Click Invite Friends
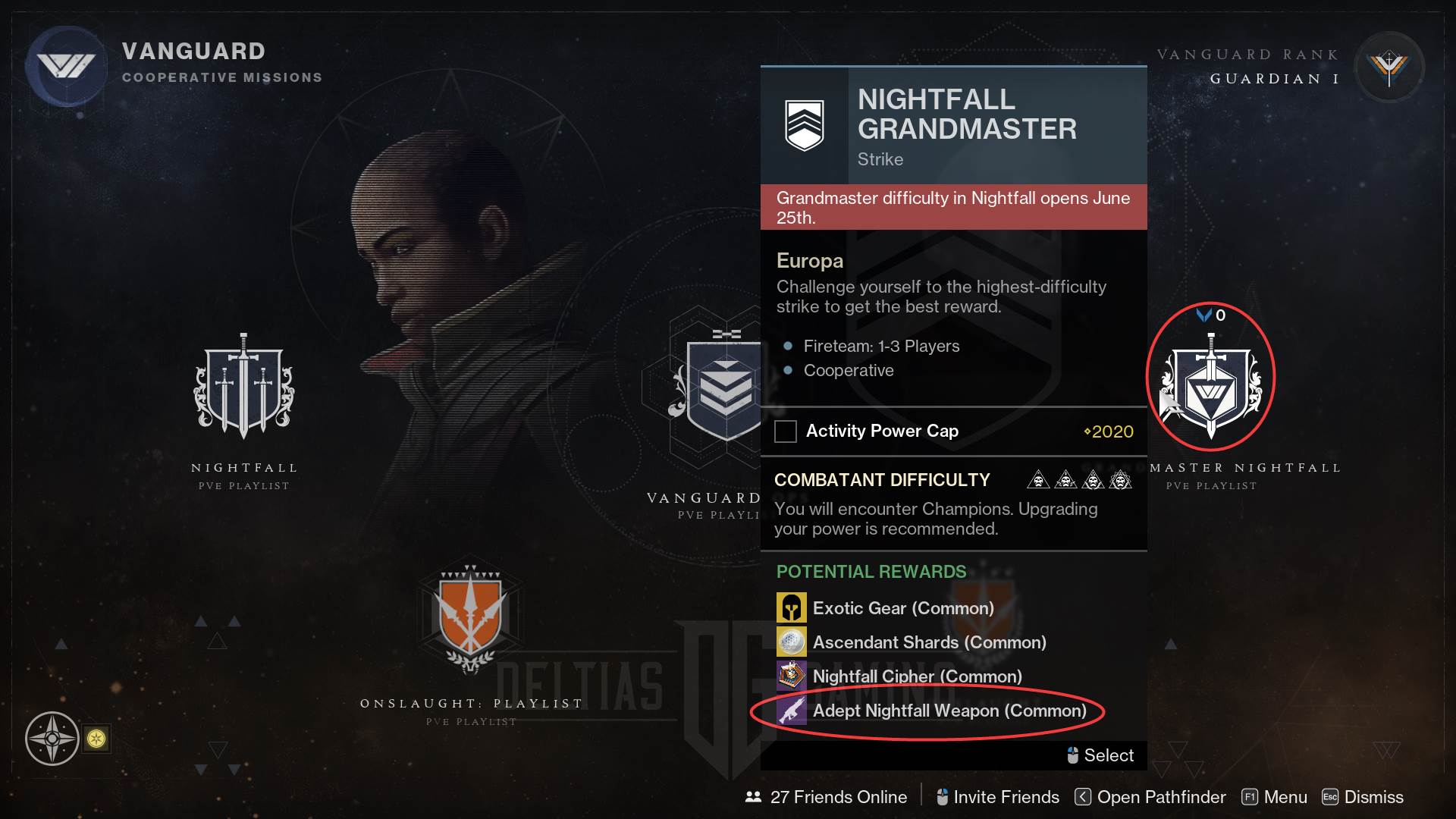The width and height of the screenshot is (1456, 819). coord(998,797)
